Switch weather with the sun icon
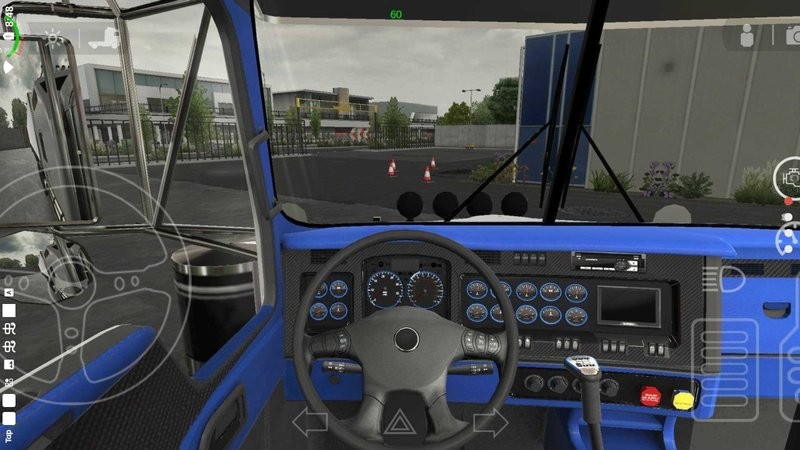 coord(53,40)
